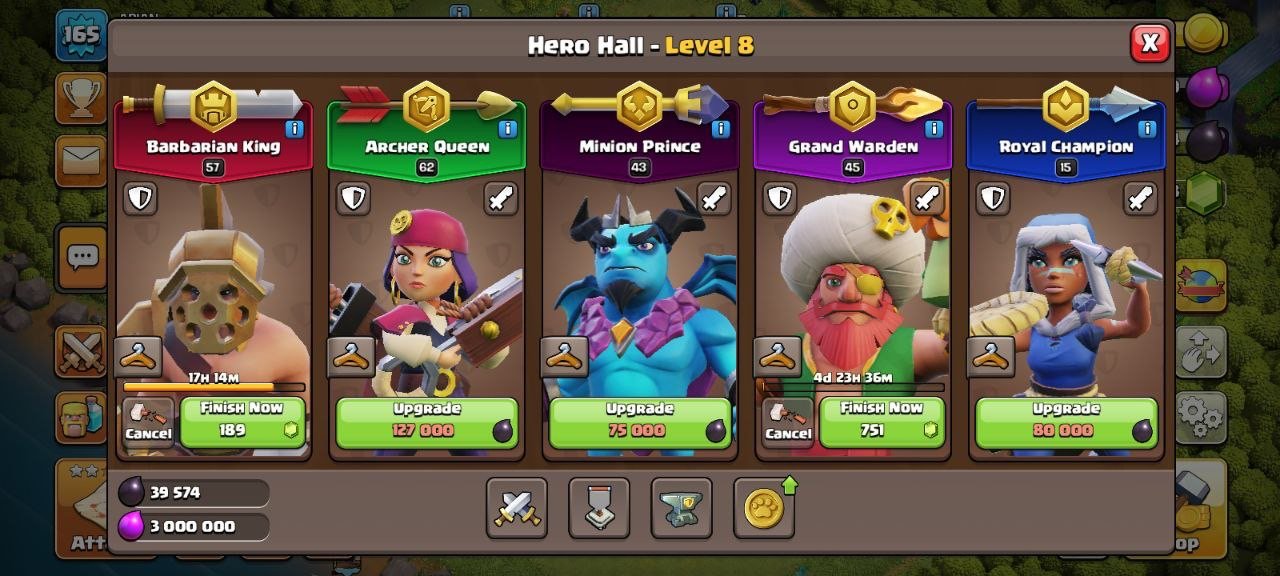Close the Hero Hall window
This screenshot has width=1280, height=576.
click(1150, 43)
